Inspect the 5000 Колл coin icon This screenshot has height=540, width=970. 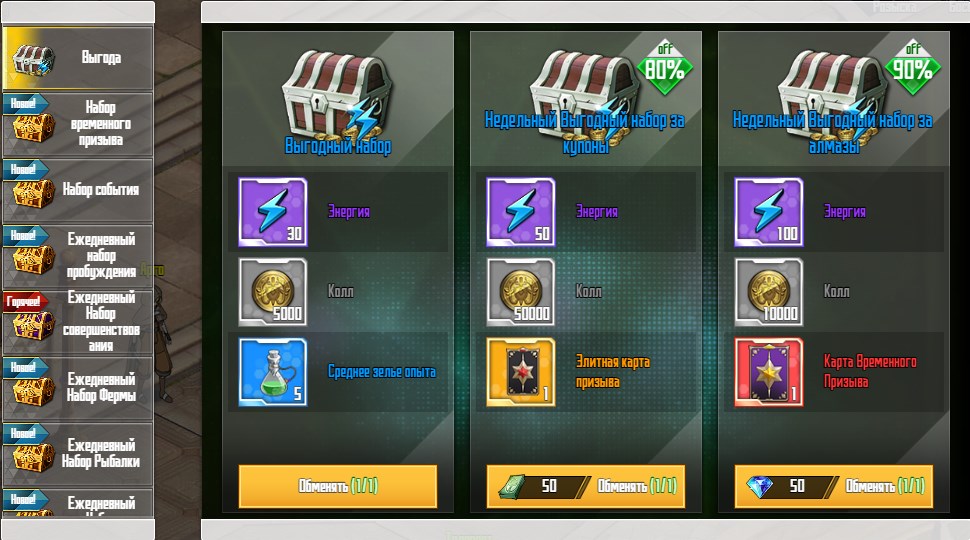[x=273, y=292]
